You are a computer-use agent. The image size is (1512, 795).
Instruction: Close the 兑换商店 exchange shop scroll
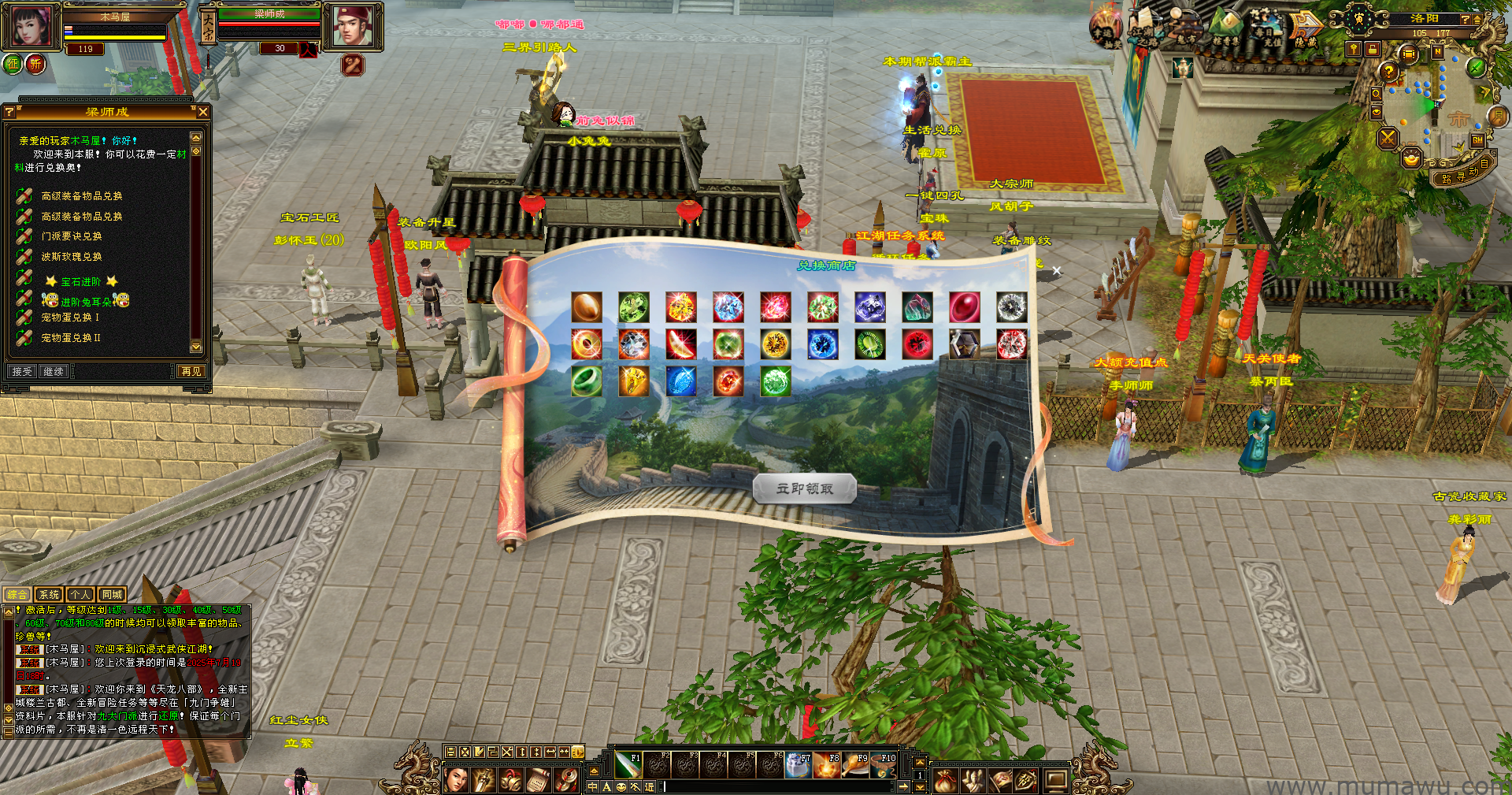[x=1056, y=271]
